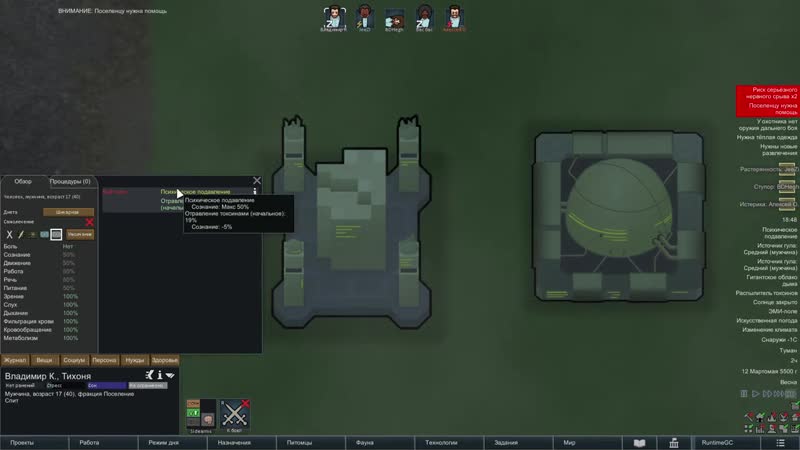Open the Социум (Social) tab
Screen dimensions: 800x450
[74, 360]
